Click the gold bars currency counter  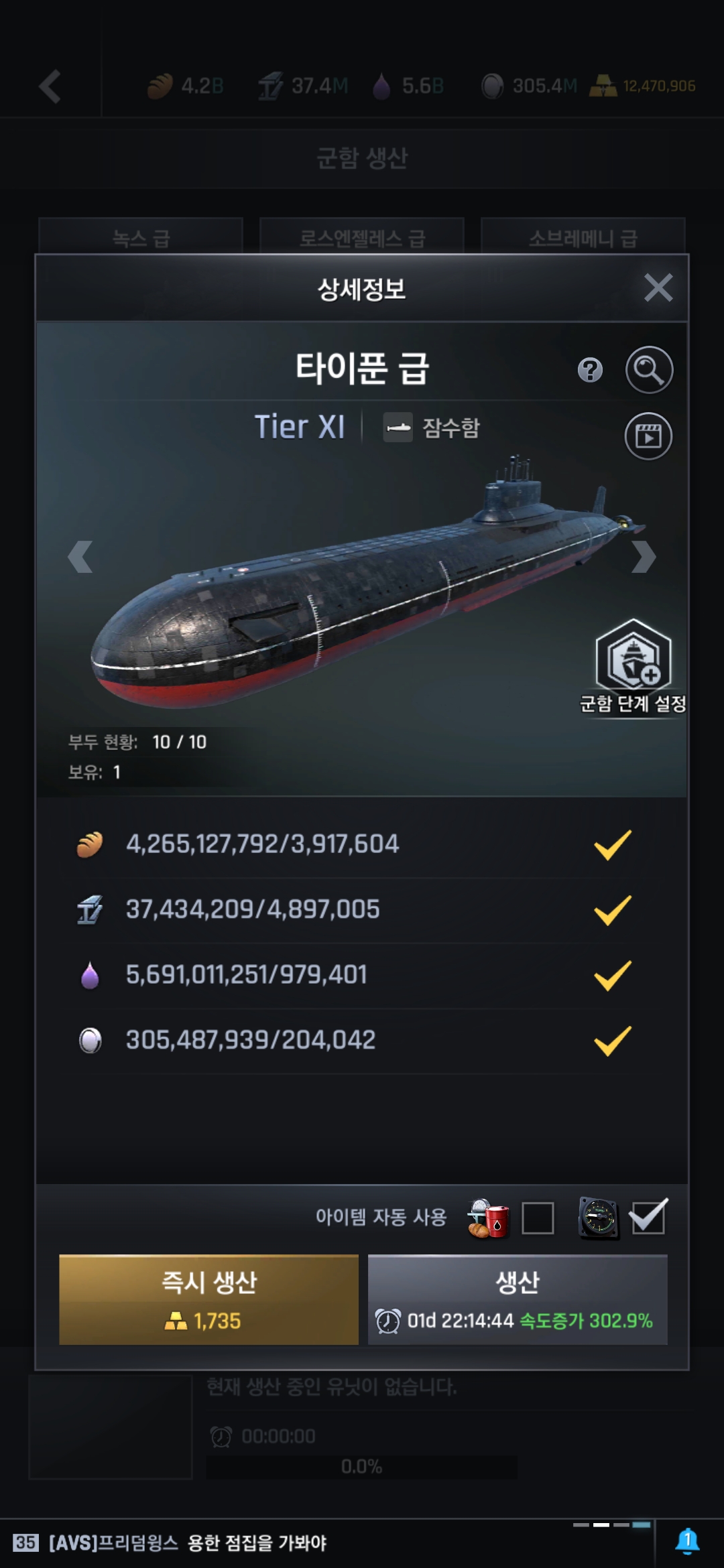coord(642,86)
